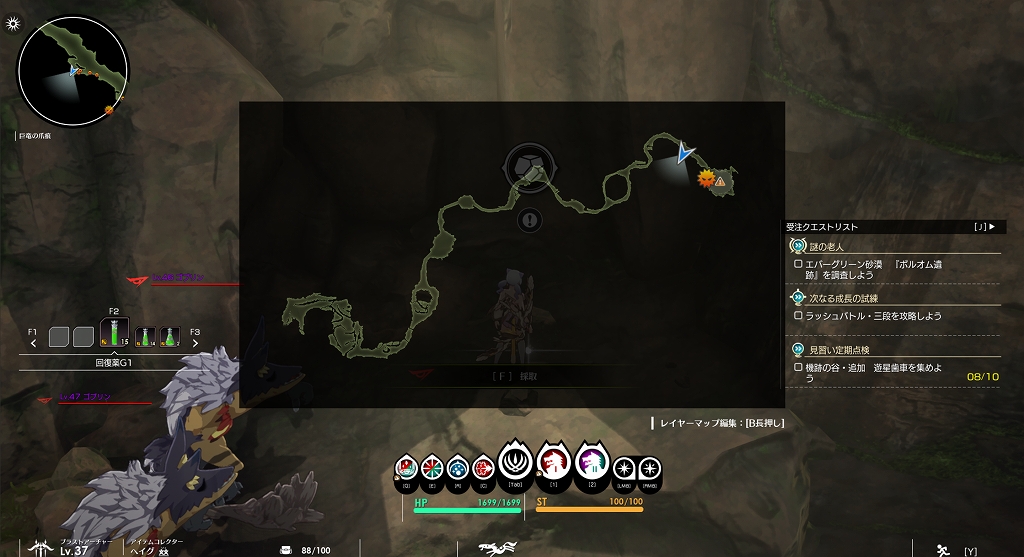
Task: Click the right arrow of item palette
Action: [x=195, y=343]
